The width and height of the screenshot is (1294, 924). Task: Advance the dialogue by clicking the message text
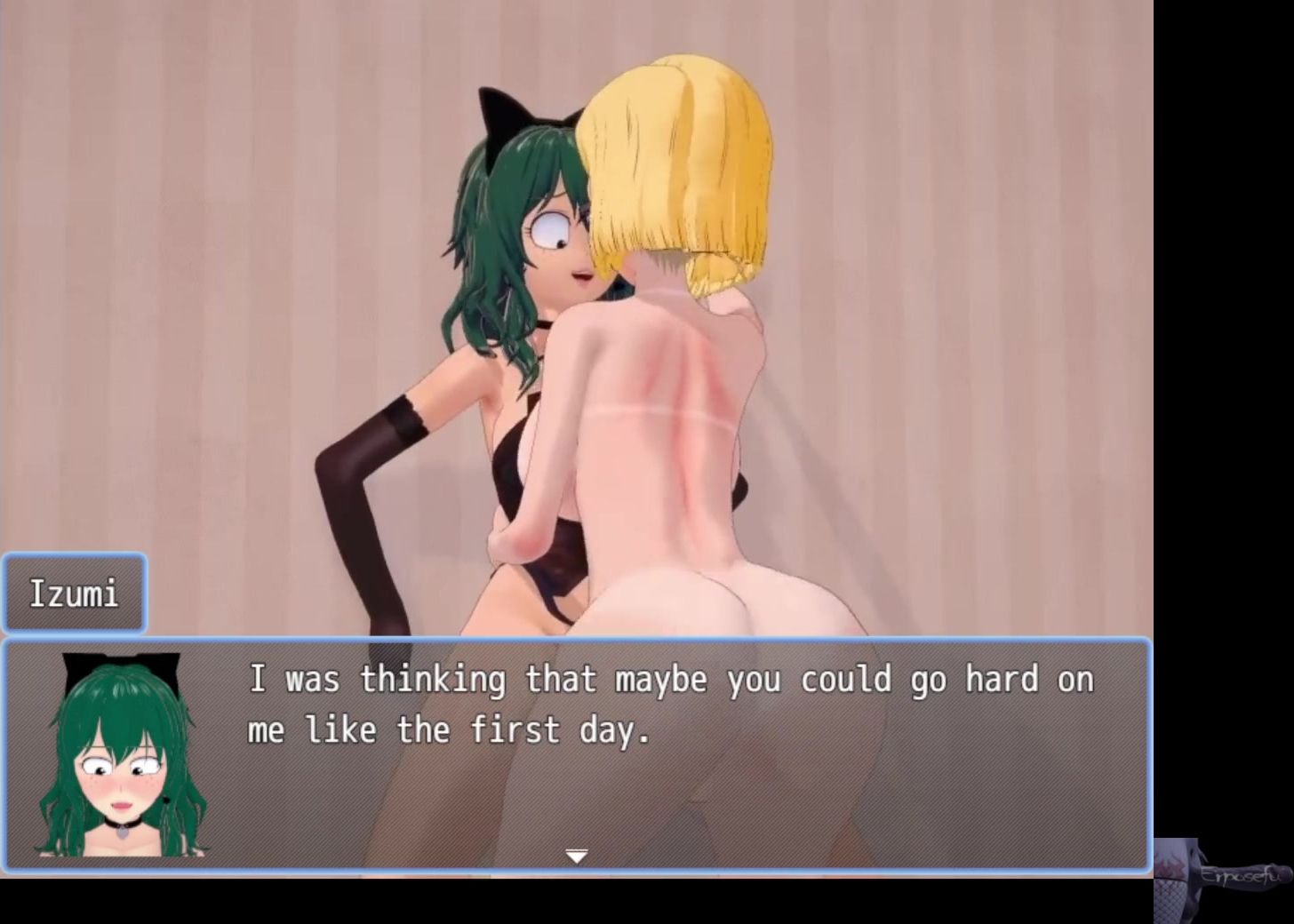coord(670,705)
